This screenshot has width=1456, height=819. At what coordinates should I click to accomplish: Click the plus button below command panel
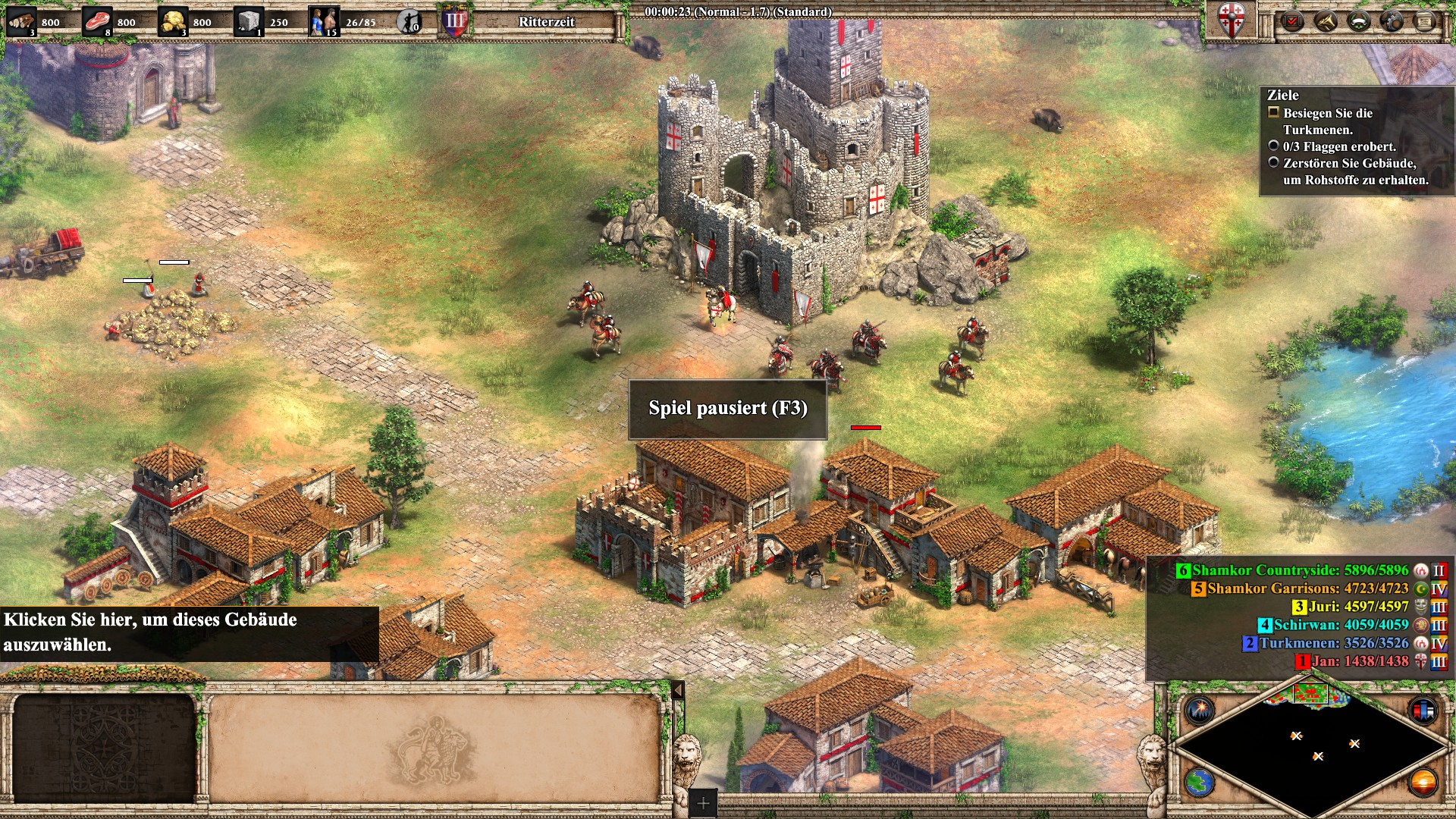[x=703, y=803]
